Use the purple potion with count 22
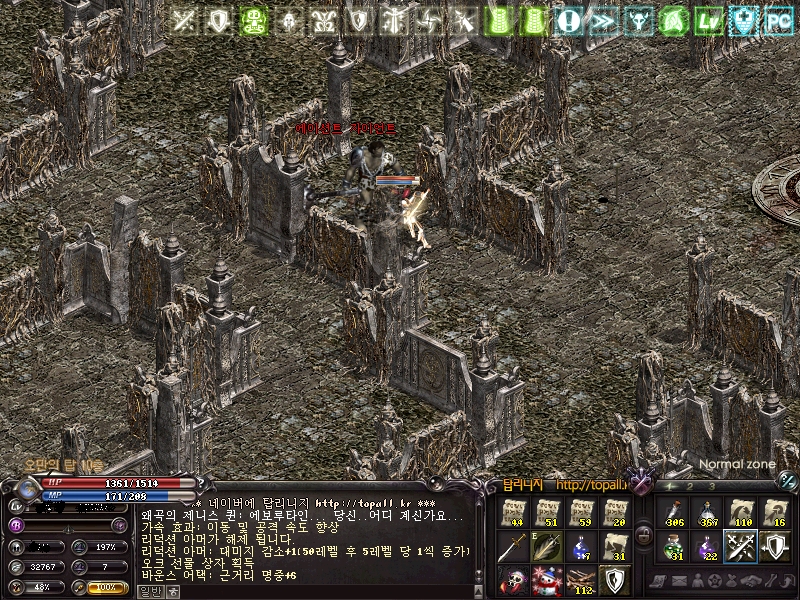 point(707,547)
